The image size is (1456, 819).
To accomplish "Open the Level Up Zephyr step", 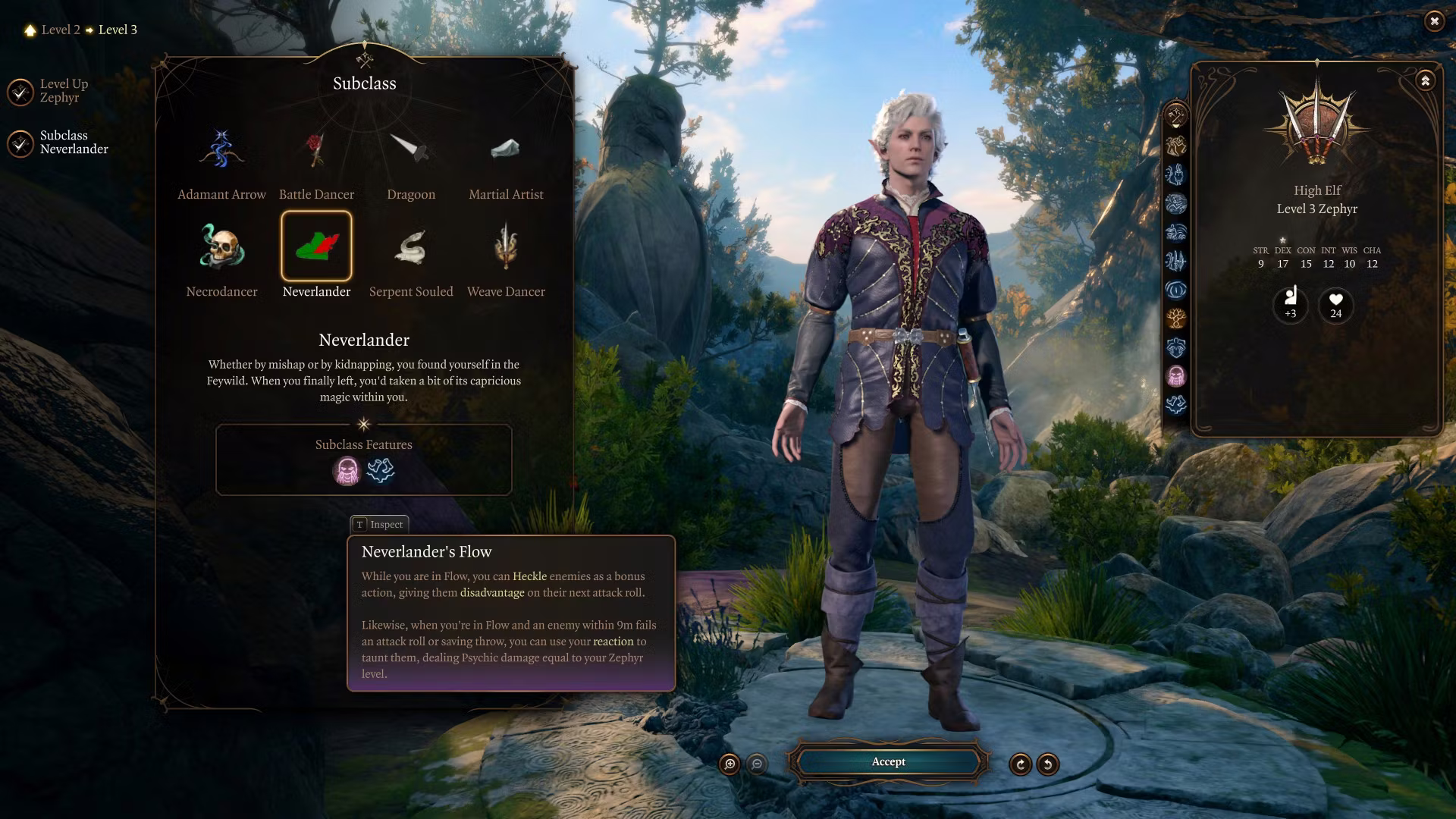I will (21, 92).
